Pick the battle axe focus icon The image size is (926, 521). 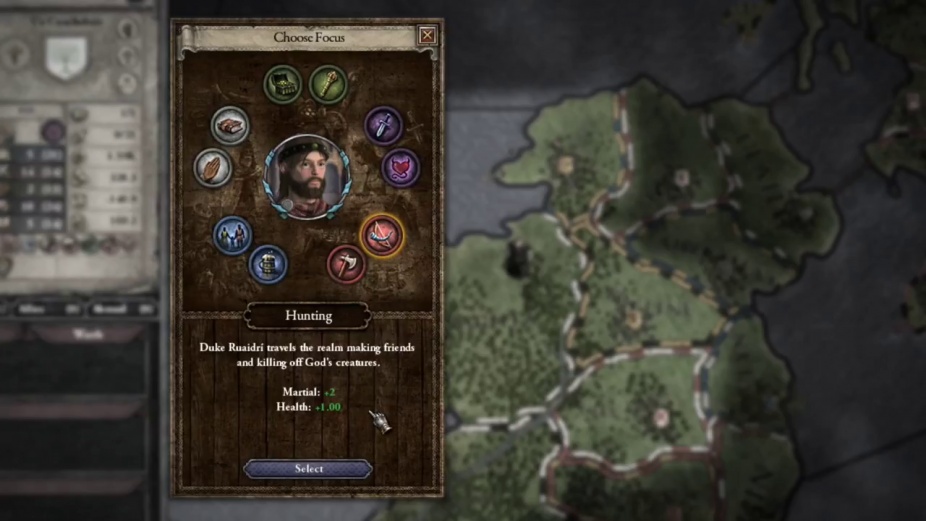click(346, 264)
